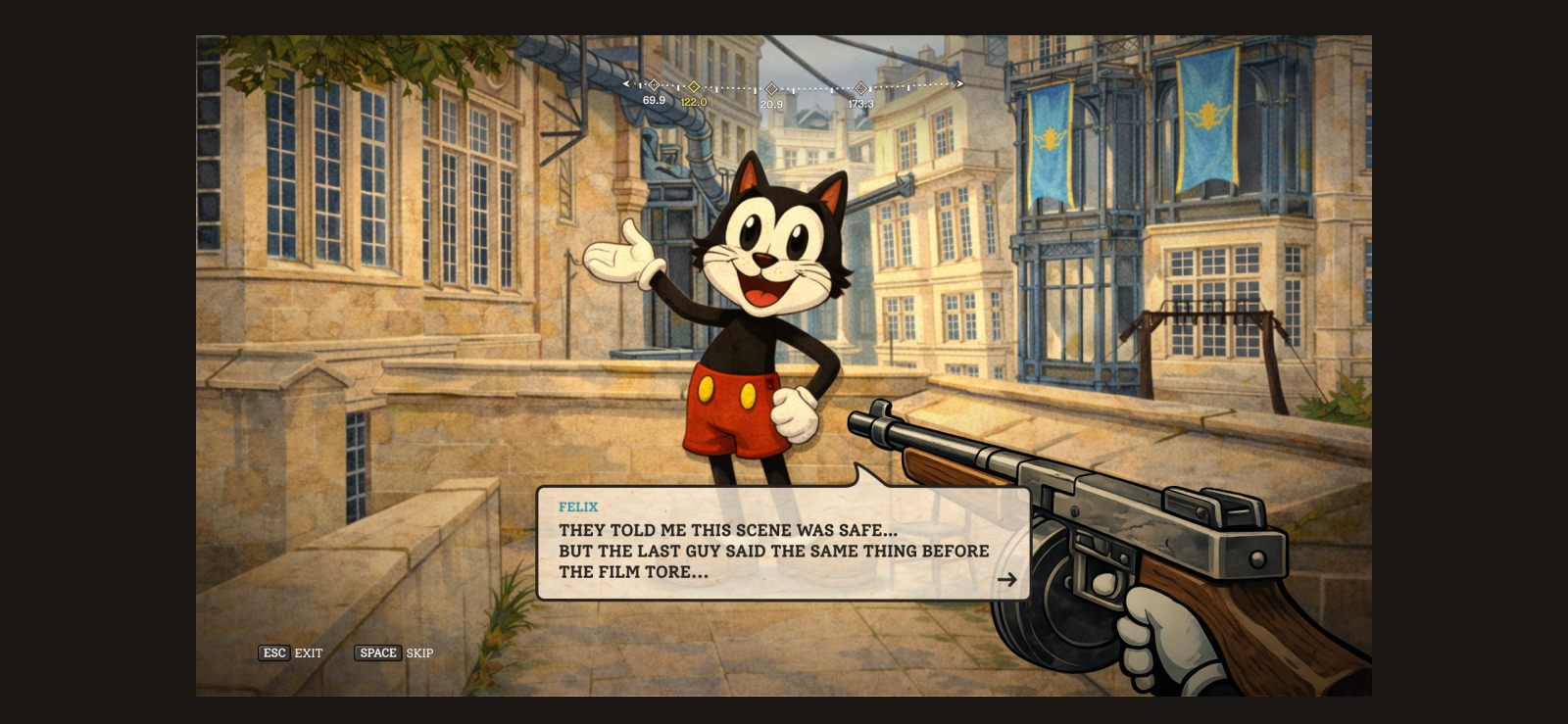The height and width of the screenshot is (724, 1568).
Task: Click the ESC key badge
Action: (274, 653)
